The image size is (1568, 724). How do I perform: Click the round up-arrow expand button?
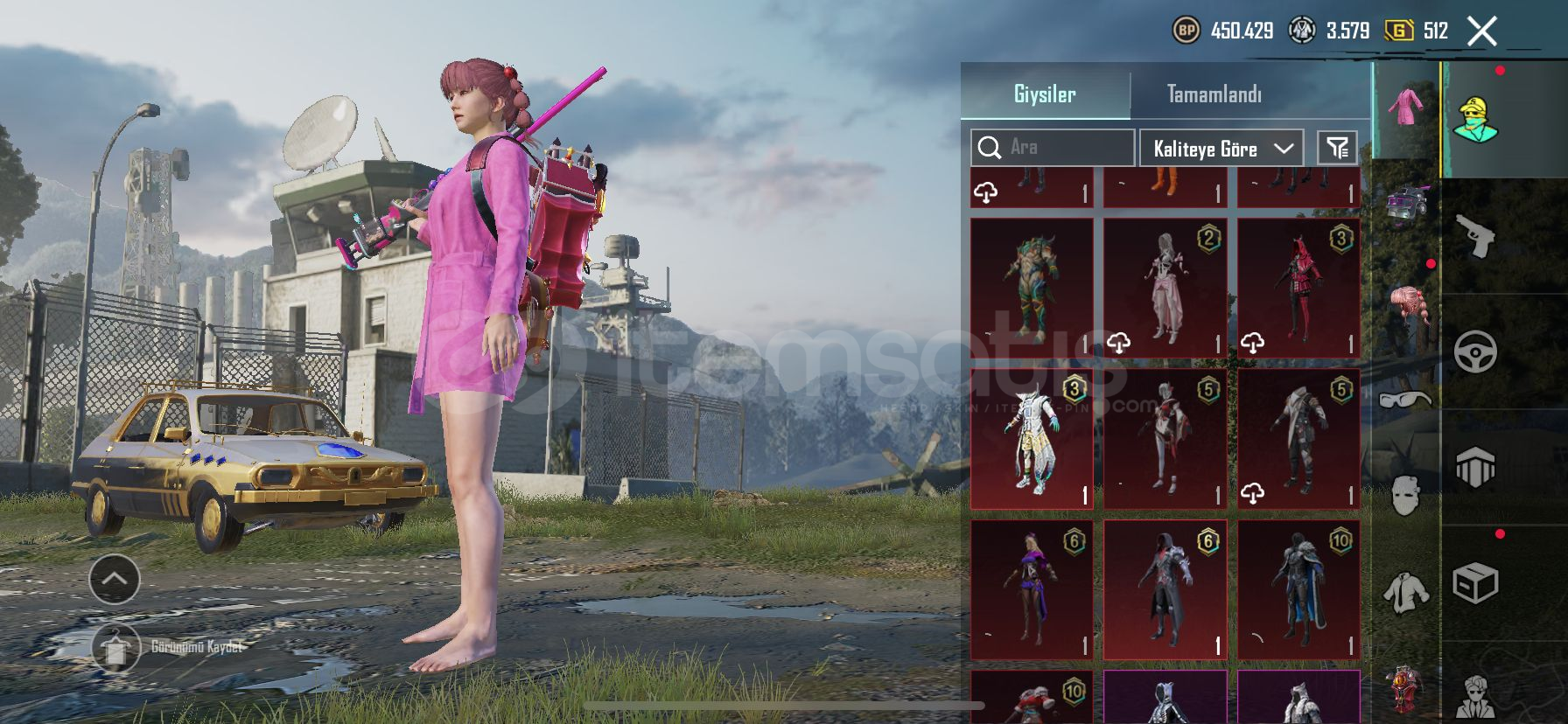click(x=115, y=578)
